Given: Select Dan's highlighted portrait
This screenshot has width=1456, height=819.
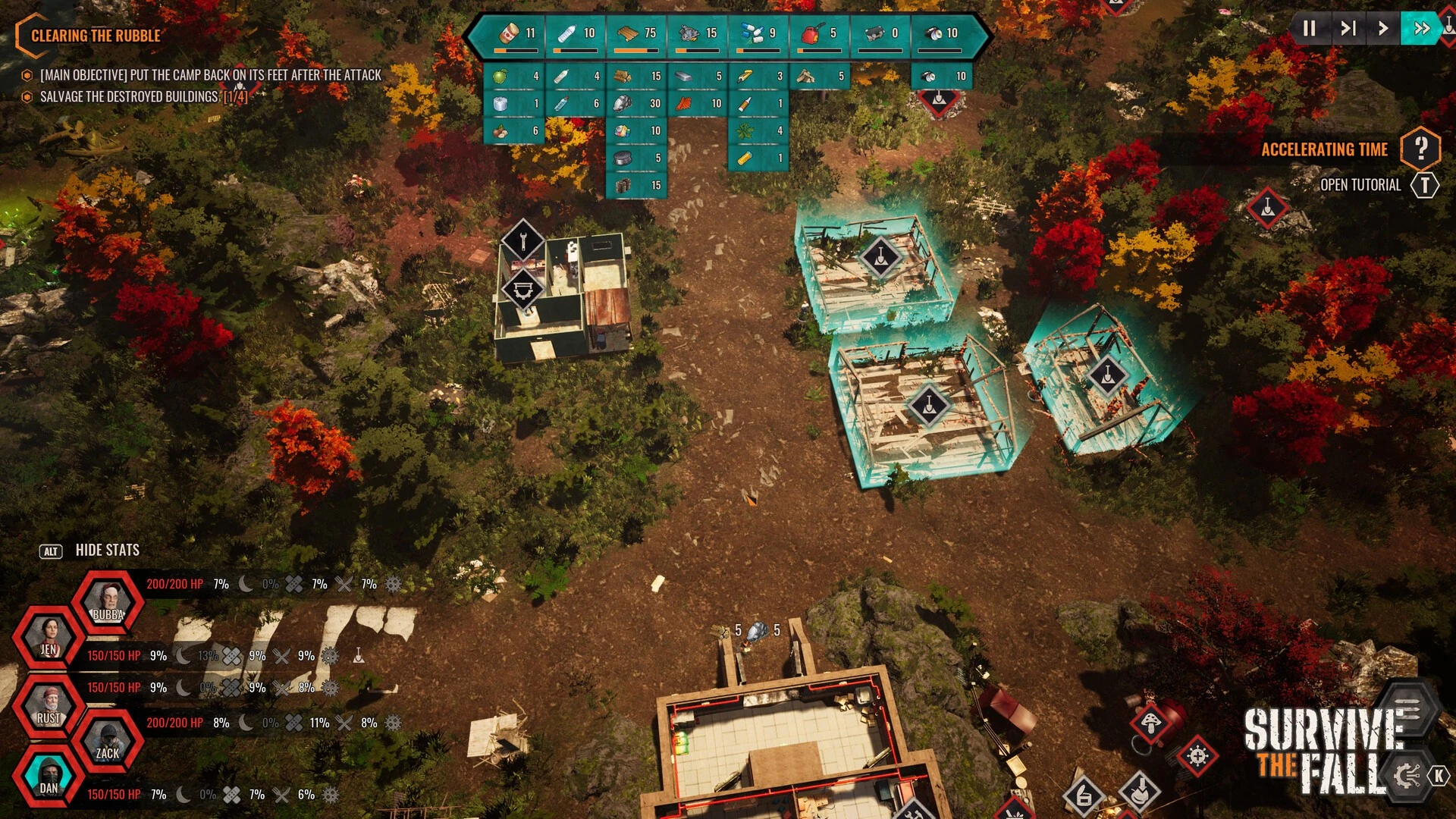Looking at the screenshot, I should coord(49,775).
